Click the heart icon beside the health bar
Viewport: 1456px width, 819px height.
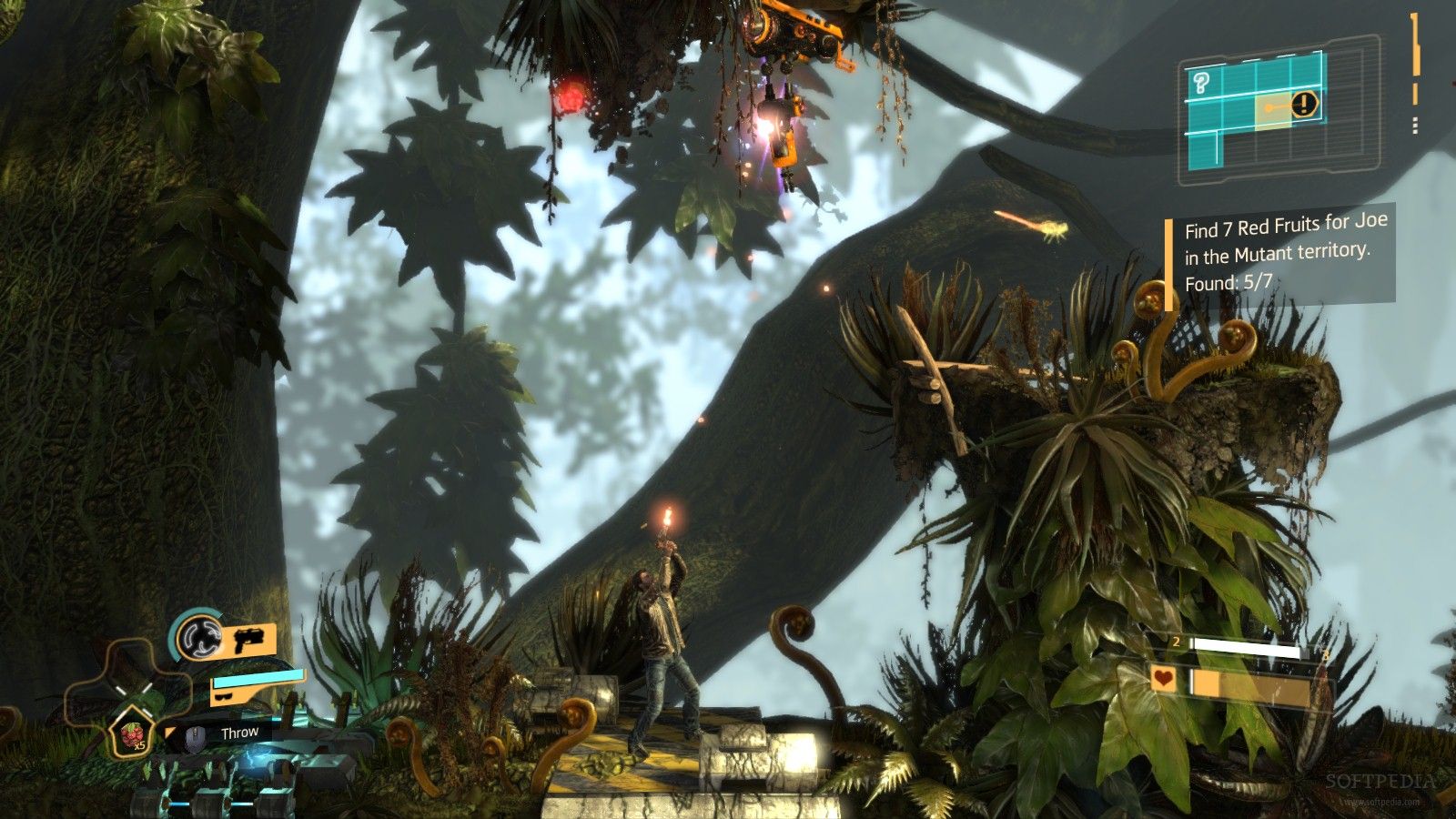click(1164, 678)
